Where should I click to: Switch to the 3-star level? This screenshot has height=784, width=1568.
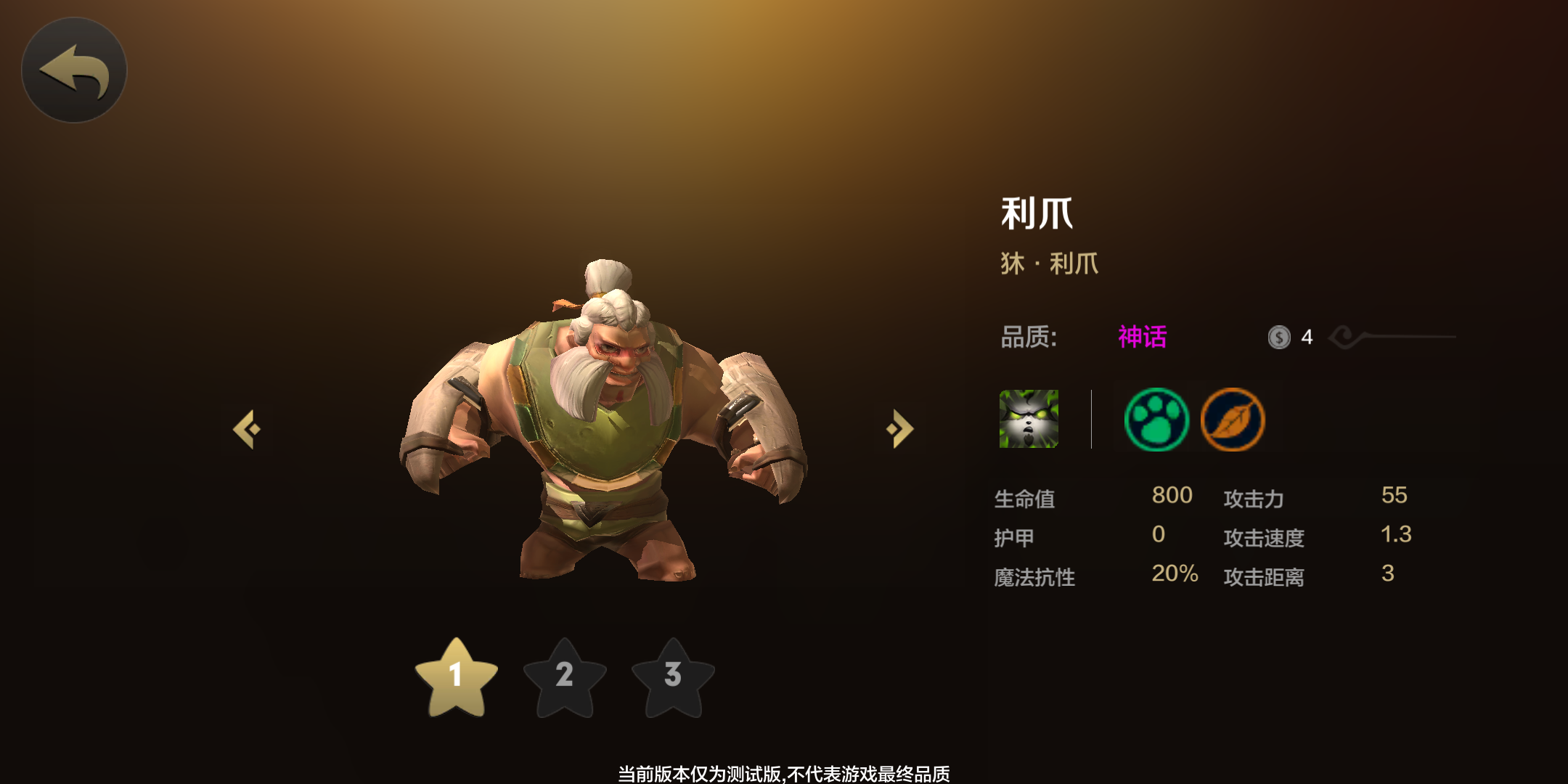point(673,677)
